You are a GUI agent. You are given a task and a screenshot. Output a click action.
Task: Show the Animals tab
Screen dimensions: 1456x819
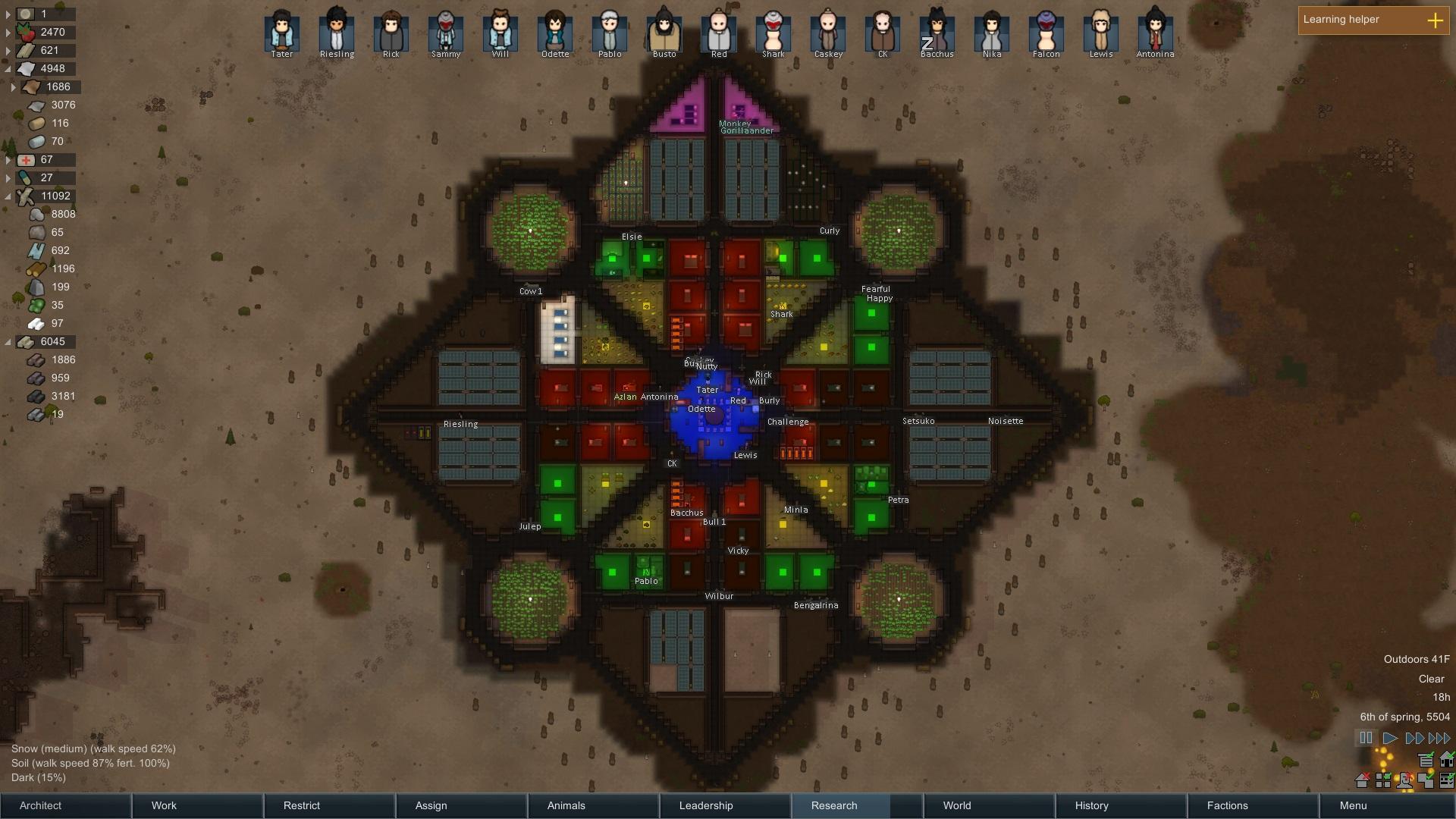coord(593,805)
